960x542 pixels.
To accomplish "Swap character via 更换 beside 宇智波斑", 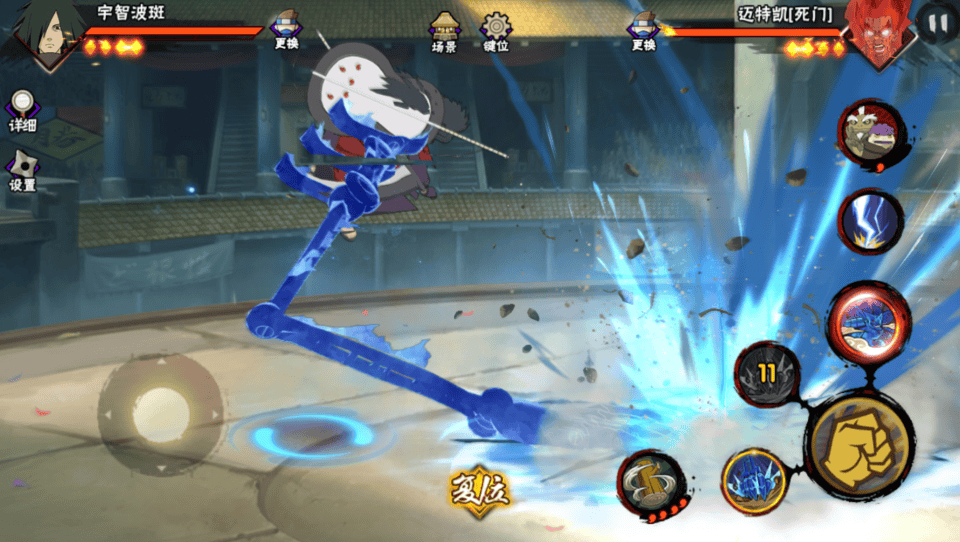I will (285, 30).
